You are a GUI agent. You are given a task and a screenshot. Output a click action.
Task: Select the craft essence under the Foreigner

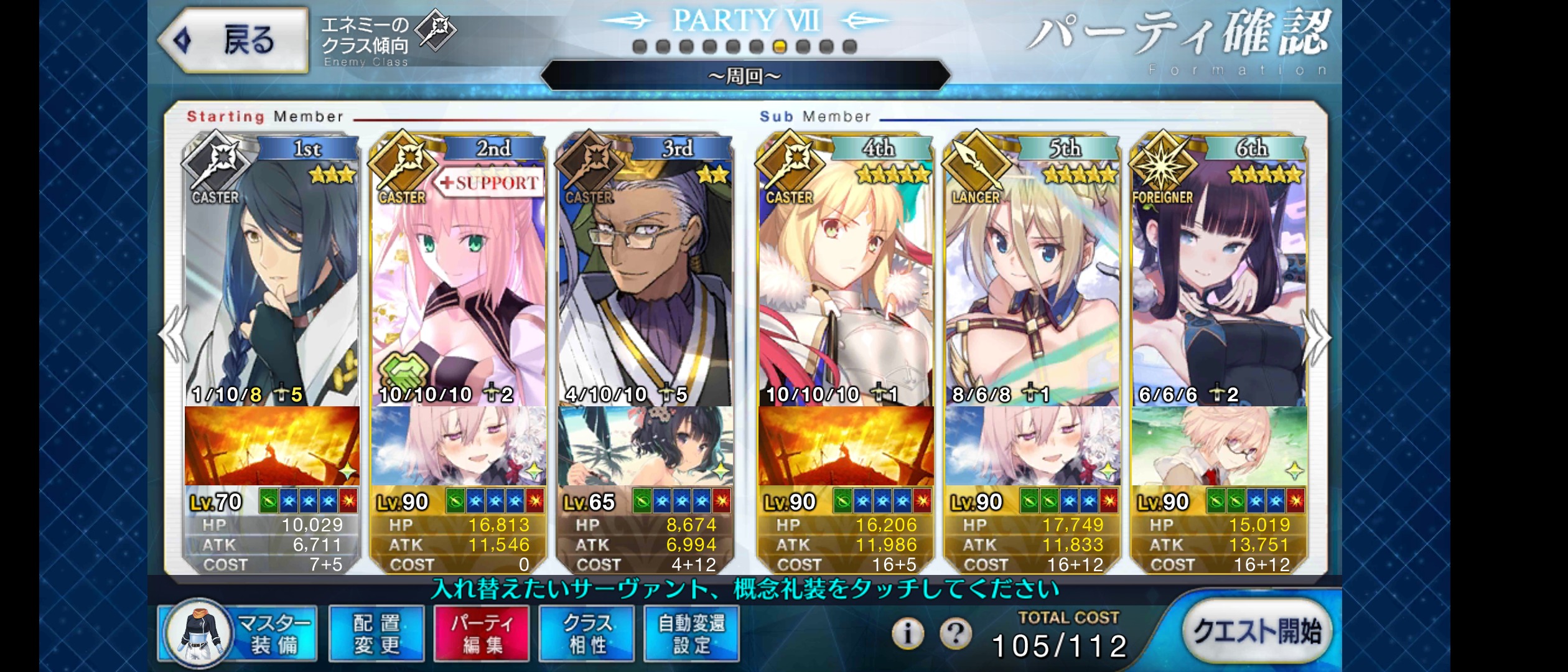(1219, 446)
